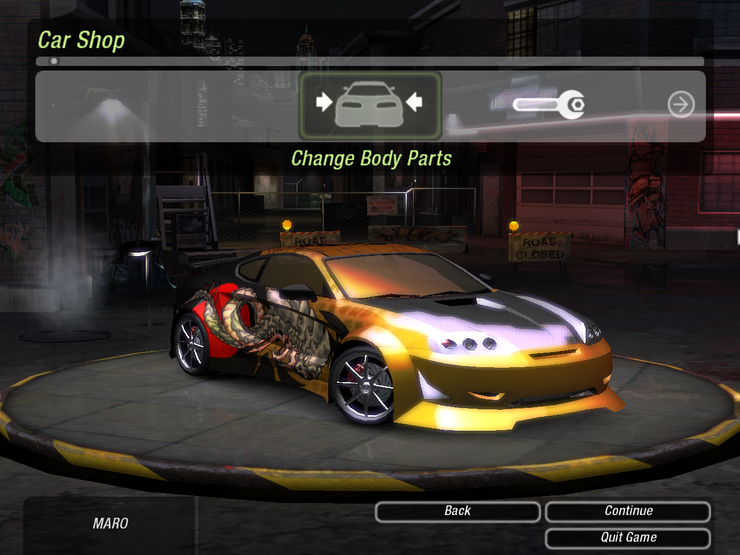Choose the wrench performance category icon
The height and width of the screenshot is (555, 740).
(549, 104)
